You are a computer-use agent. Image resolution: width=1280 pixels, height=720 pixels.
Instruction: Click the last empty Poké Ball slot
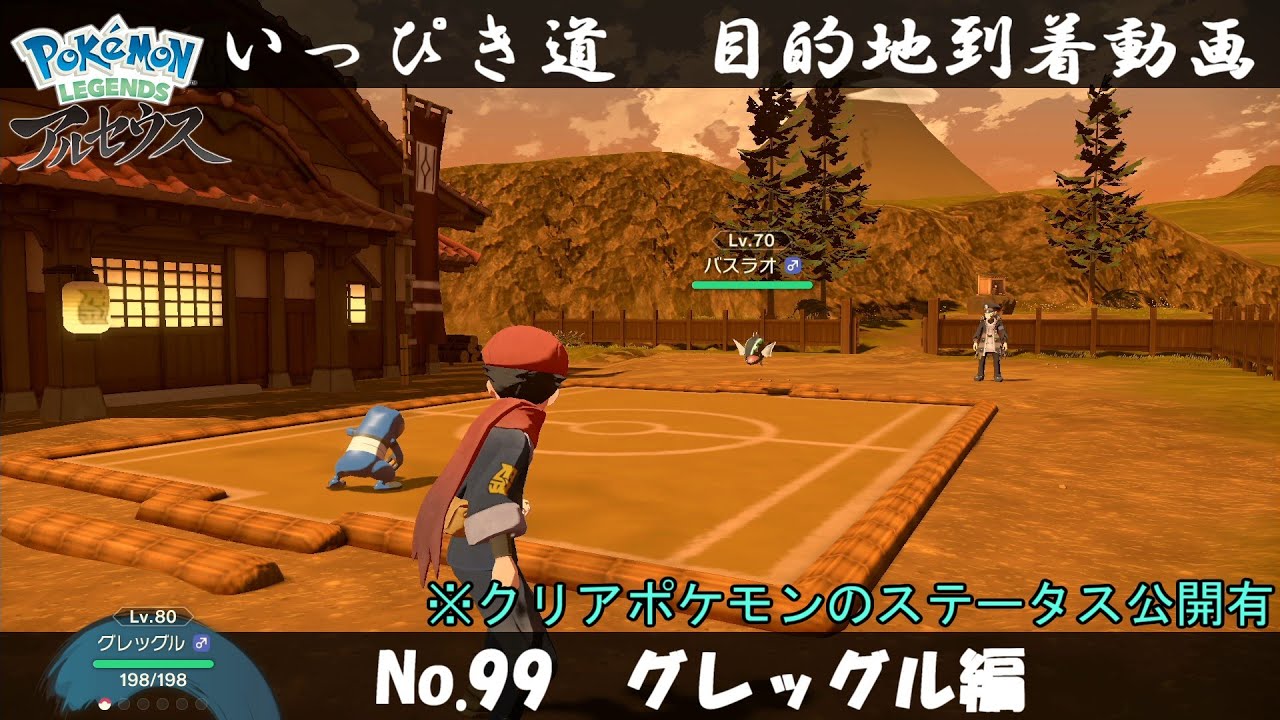click(199, 703)
